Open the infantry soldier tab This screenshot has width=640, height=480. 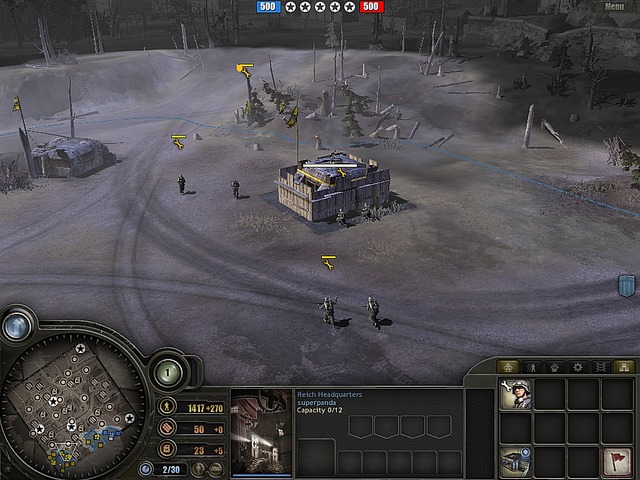(x=531, y=367)
